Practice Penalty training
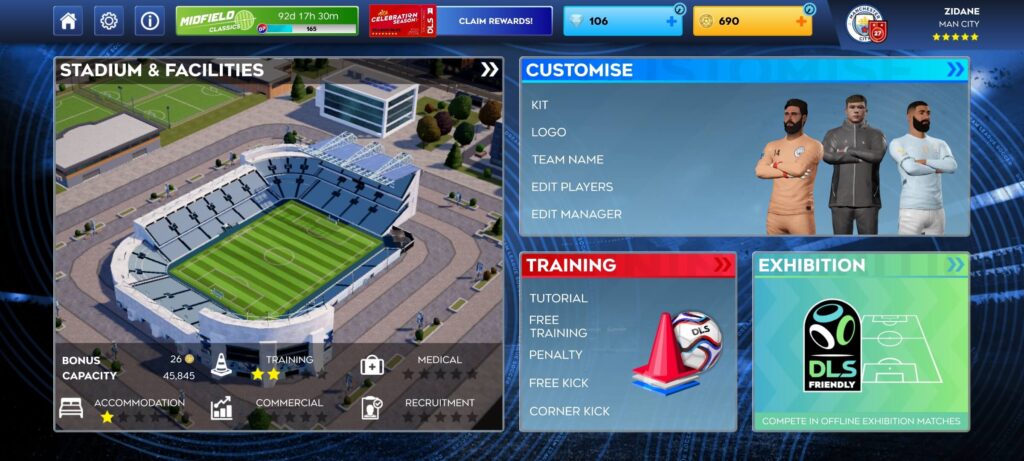This screenshot has width=1024, height=461. (555, 355)
